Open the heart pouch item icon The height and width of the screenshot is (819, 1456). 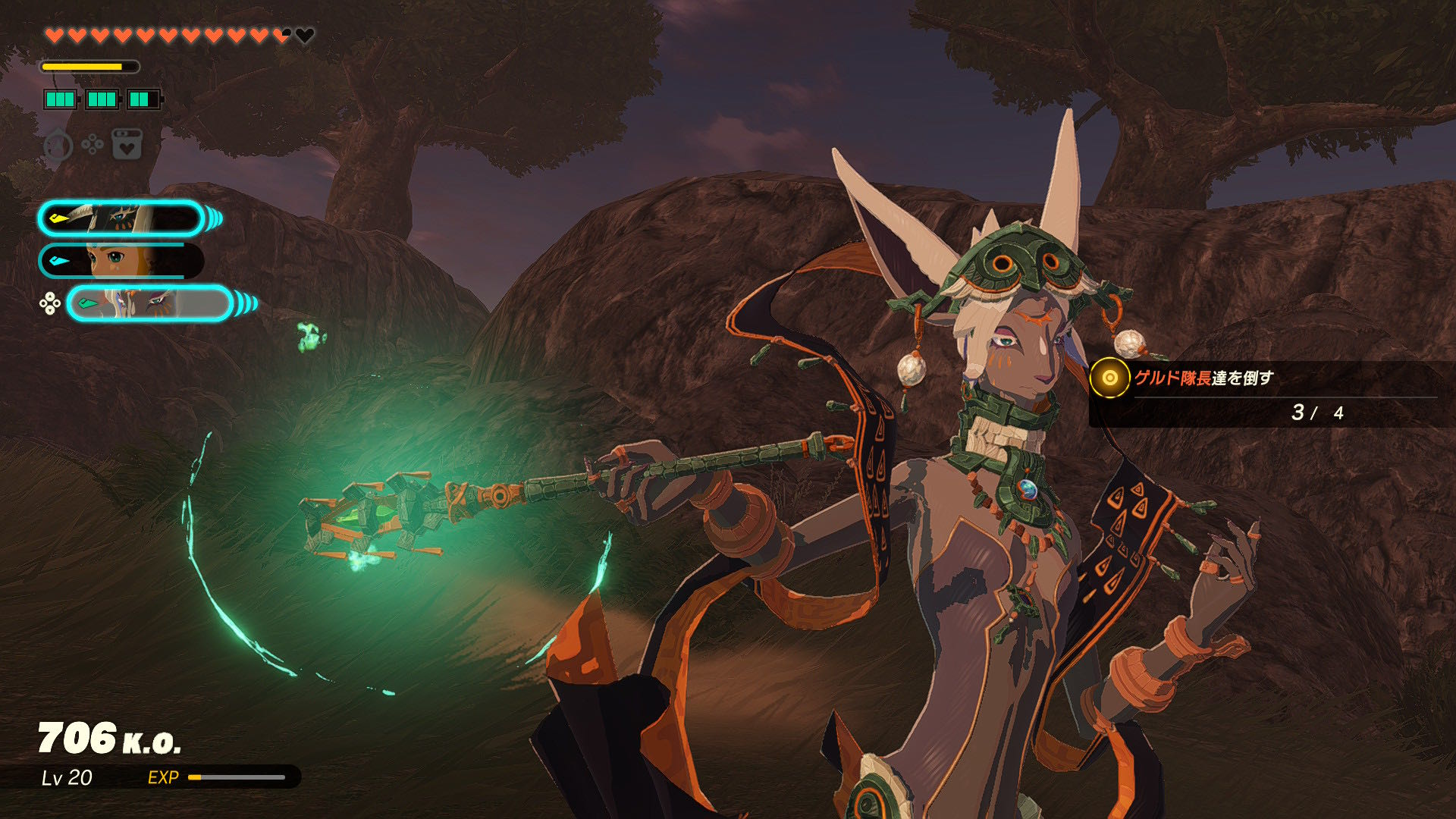click(127, 144)
